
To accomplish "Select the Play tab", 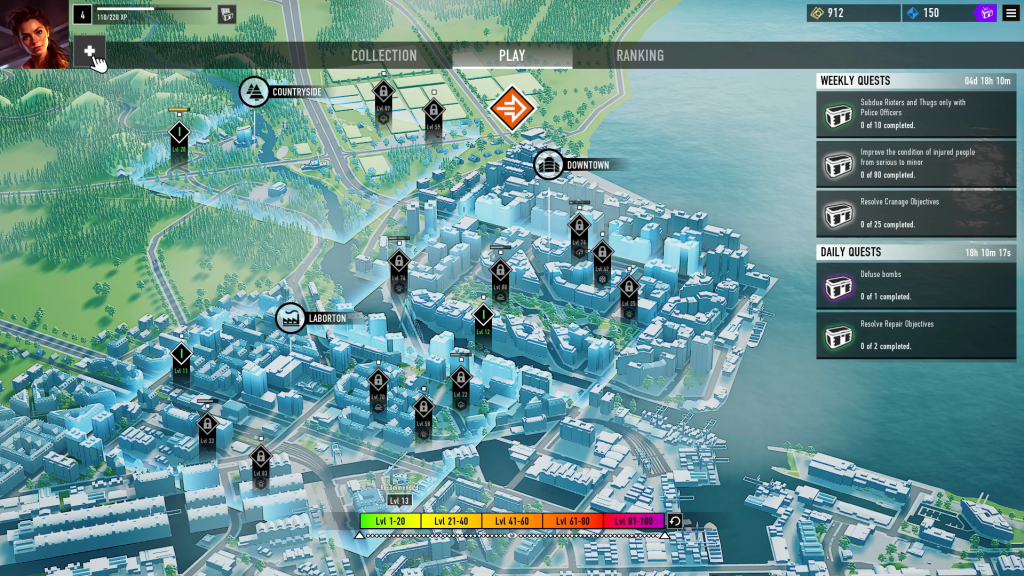I will pos(512,56).
